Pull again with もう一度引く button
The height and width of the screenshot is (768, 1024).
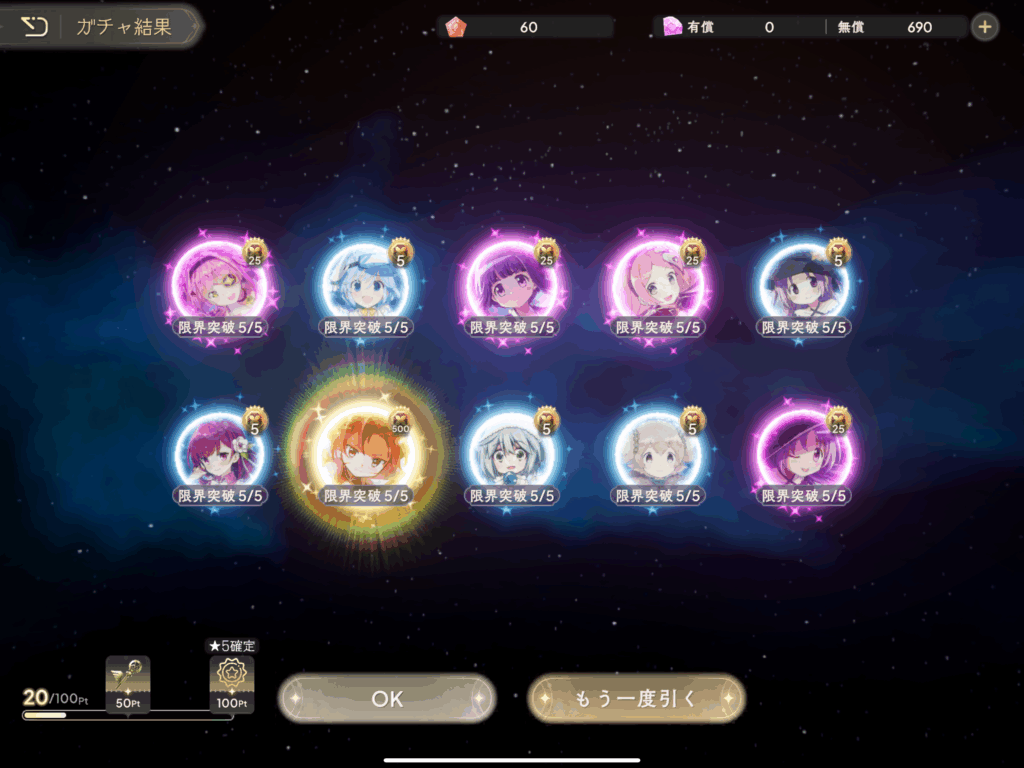[636, 698]
